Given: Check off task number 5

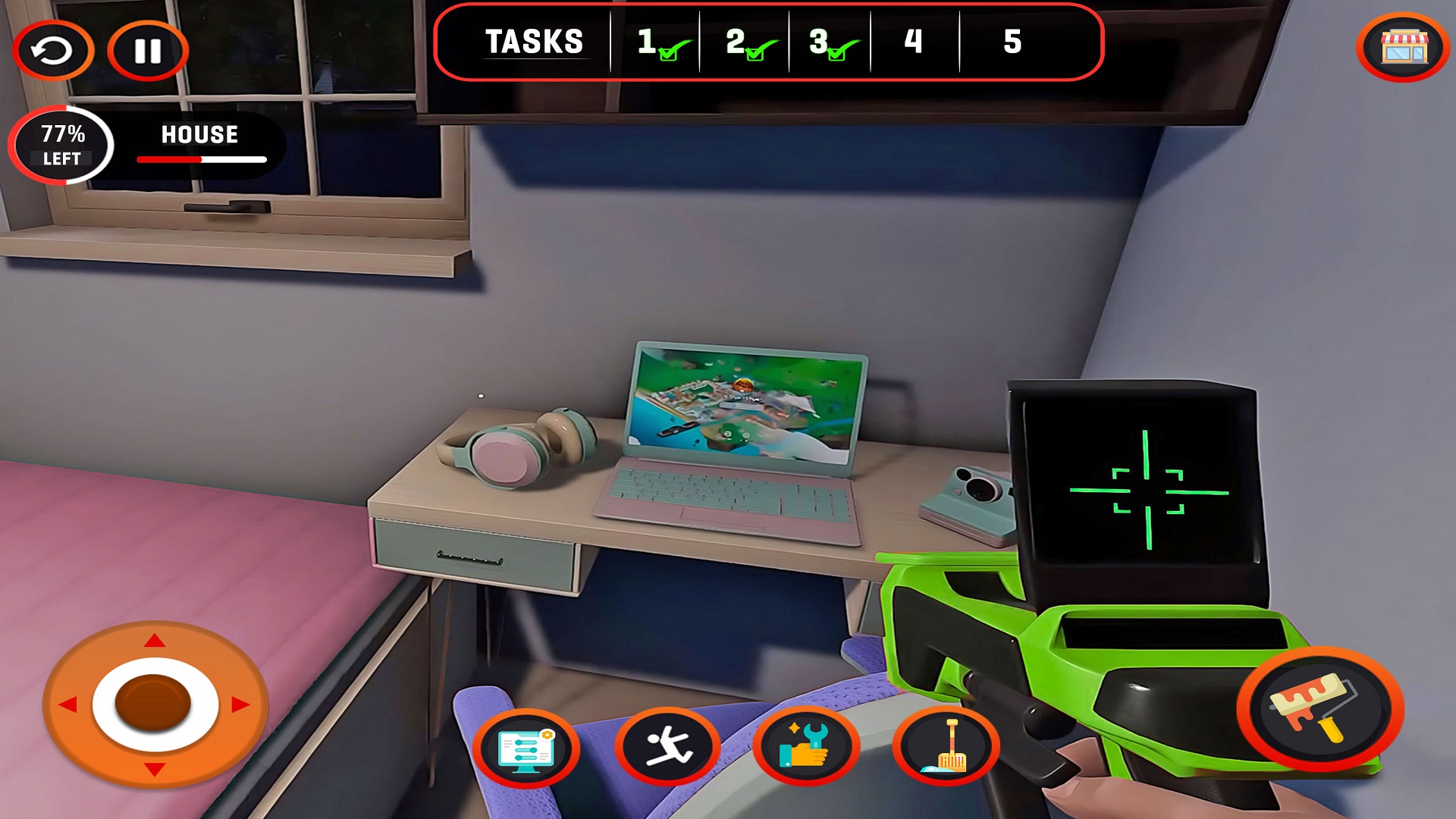Looking at the screenshot, I should coord(1012,43).
